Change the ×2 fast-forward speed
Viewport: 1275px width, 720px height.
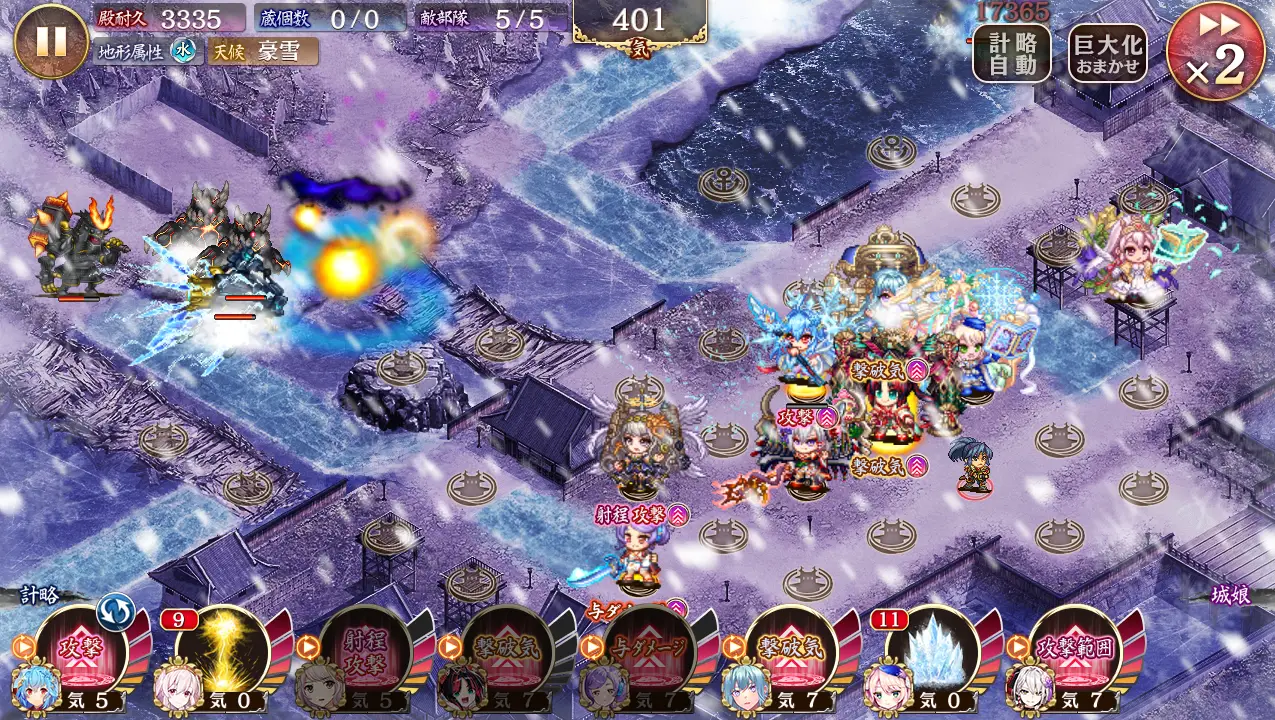1215,51
